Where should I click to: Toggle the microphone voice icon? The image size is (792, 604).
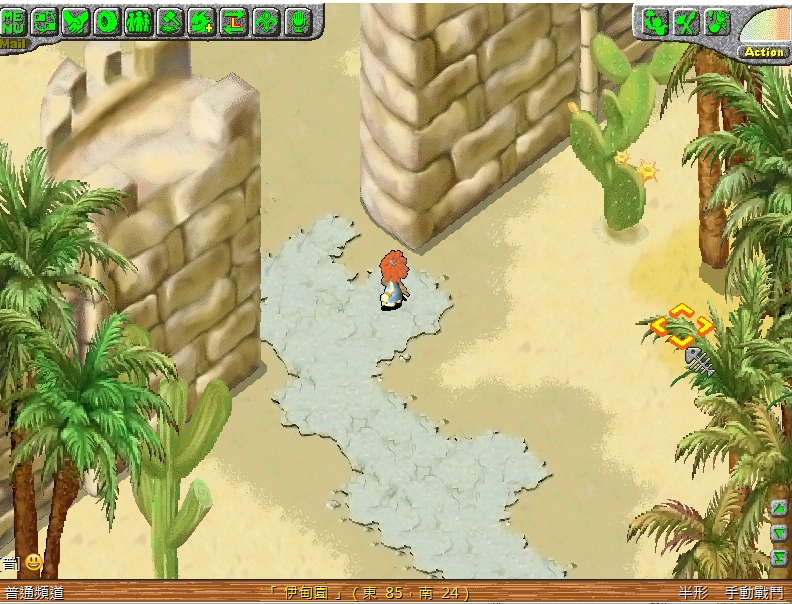pos(297,21)
